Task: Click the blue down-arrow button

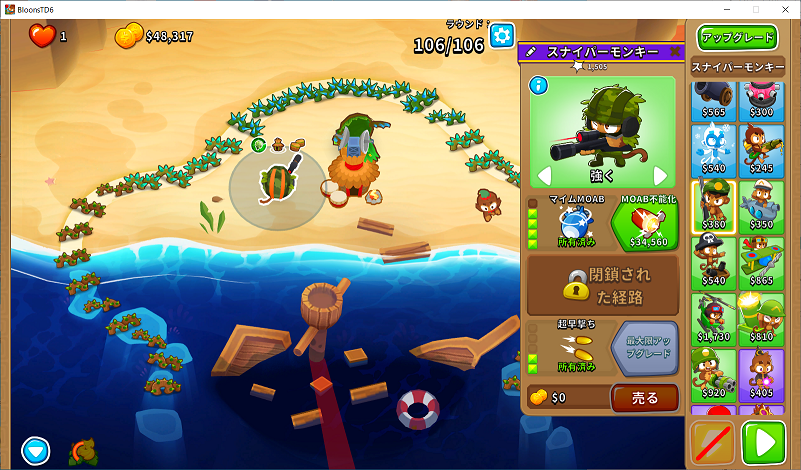Action: [x=36, y=451]
